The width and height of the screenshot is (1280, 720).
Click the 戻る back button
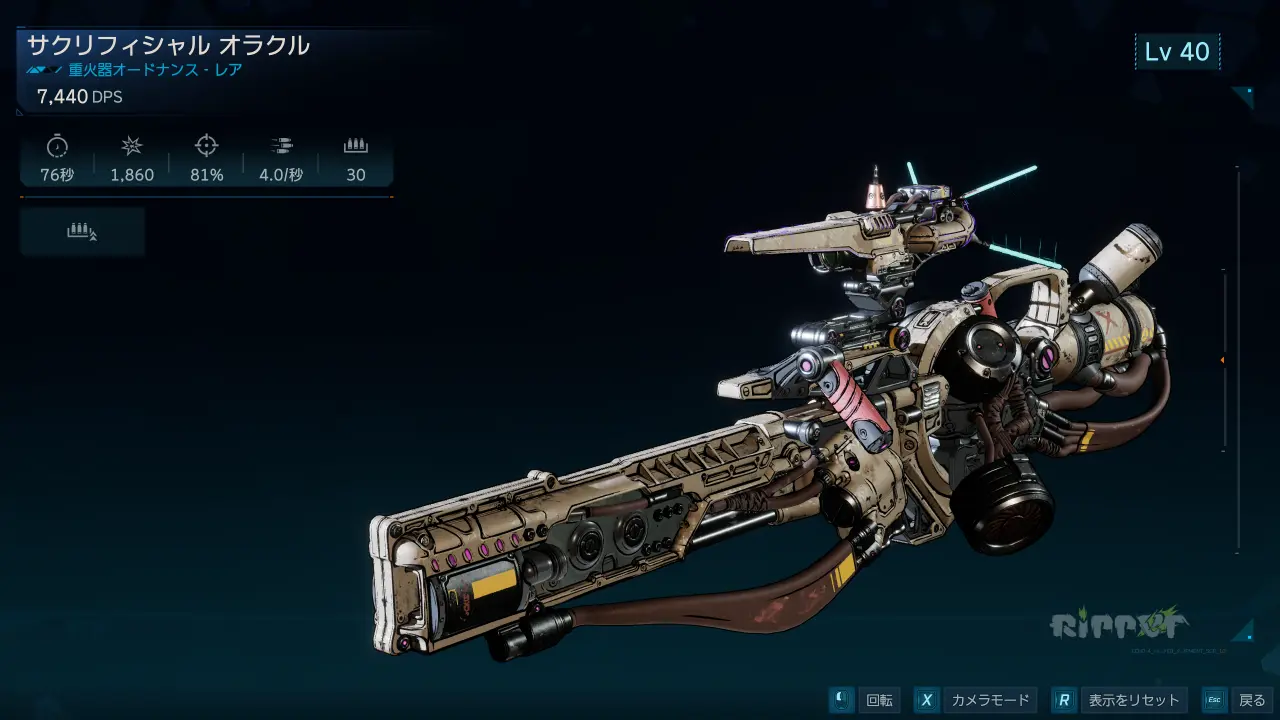(x=1238, y=700)
